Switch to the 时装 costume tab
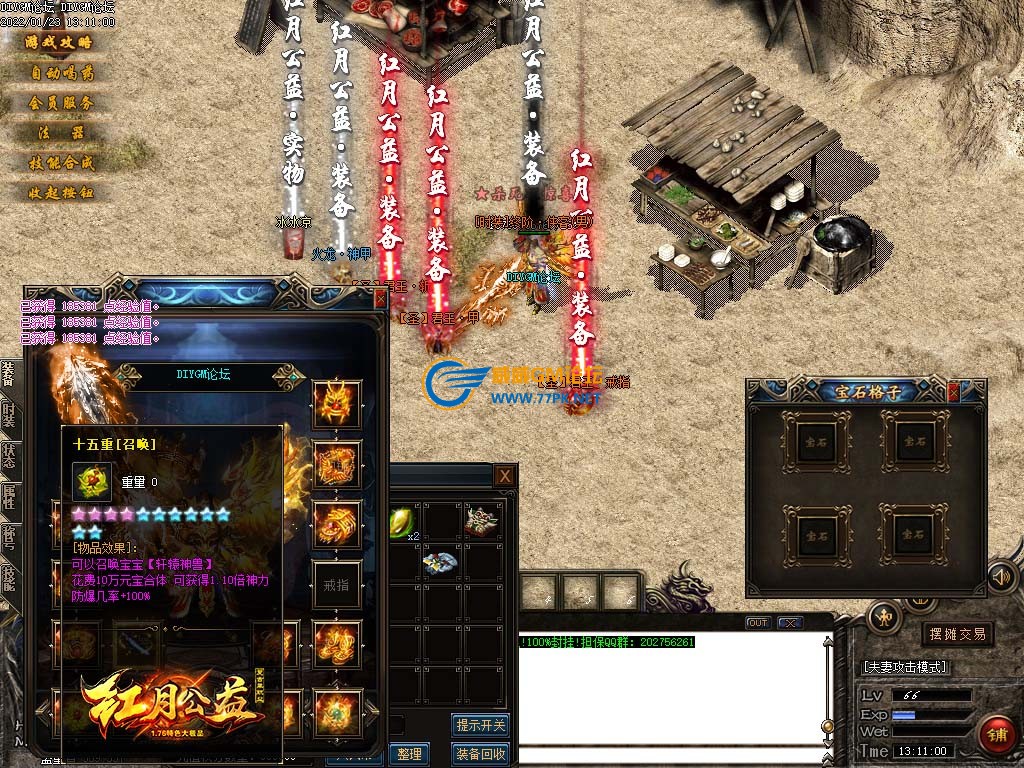This screenshot has width=1024, height=768. pyautogui.click(x=8, y=414)
